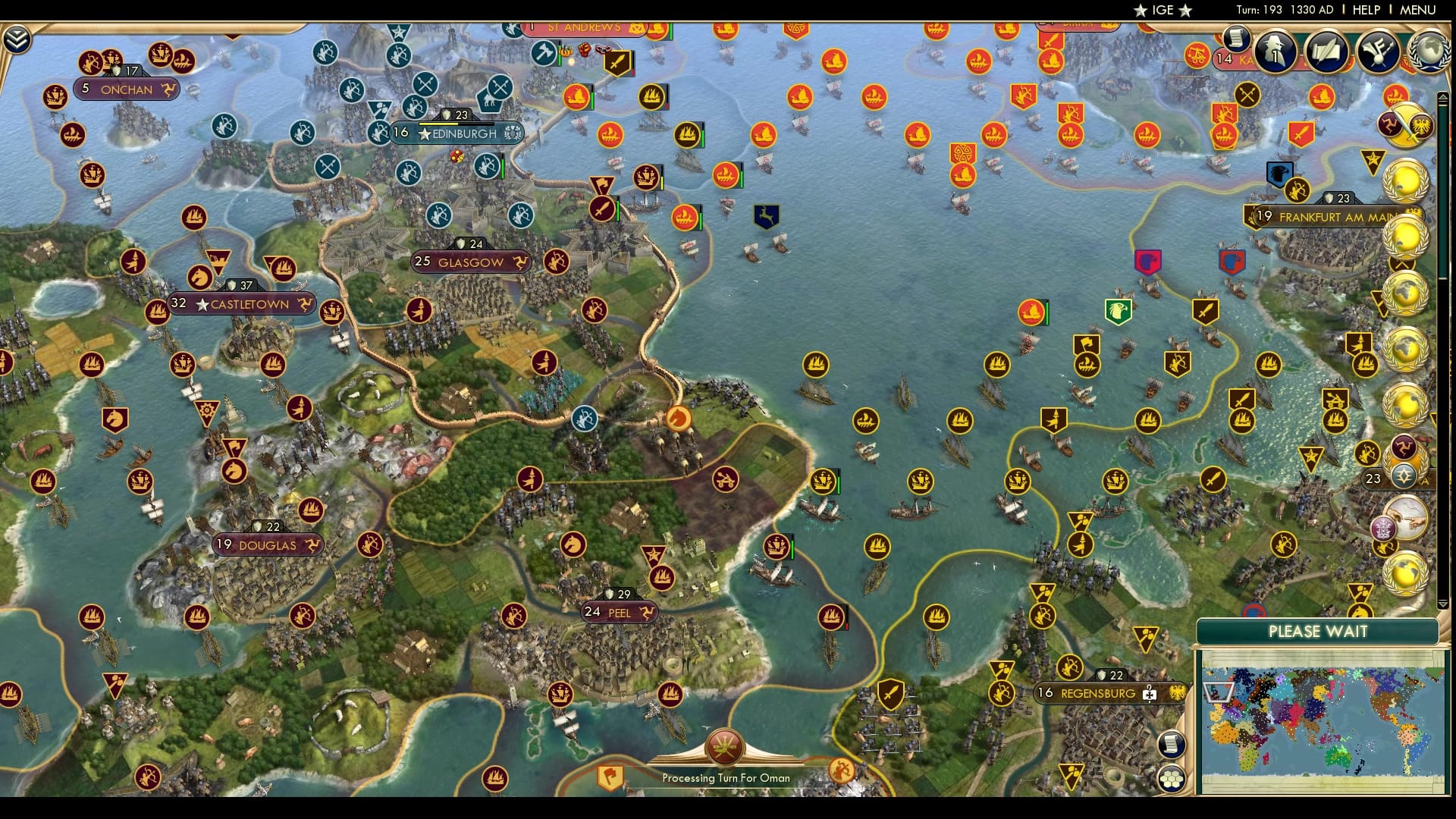This screenshot has width=1456, height=819.
Task: Click the triskelion symbol on the Onchan banner
Action: coord(171,90)
